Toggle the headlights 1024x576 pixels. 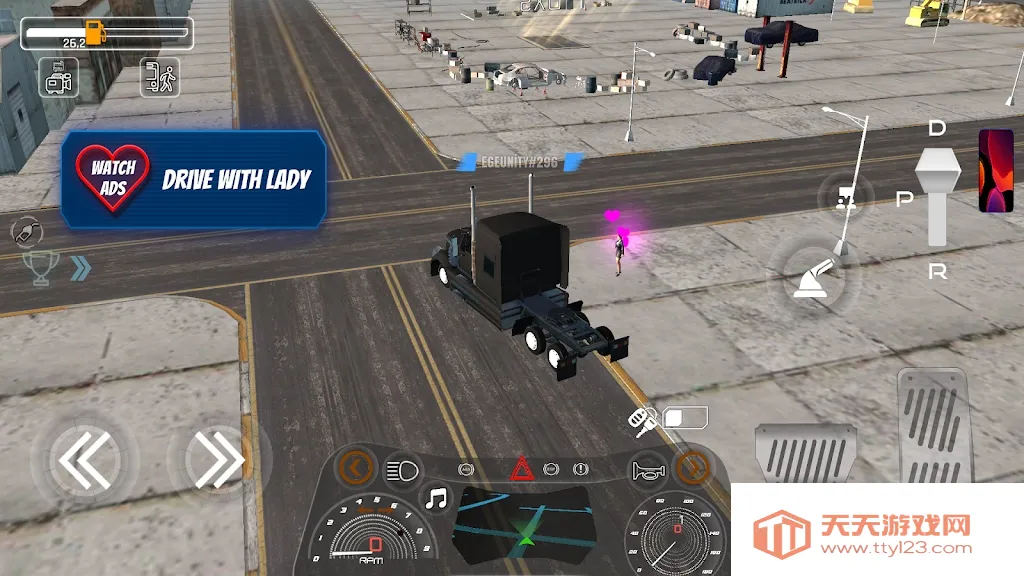[x=402, y=469]
